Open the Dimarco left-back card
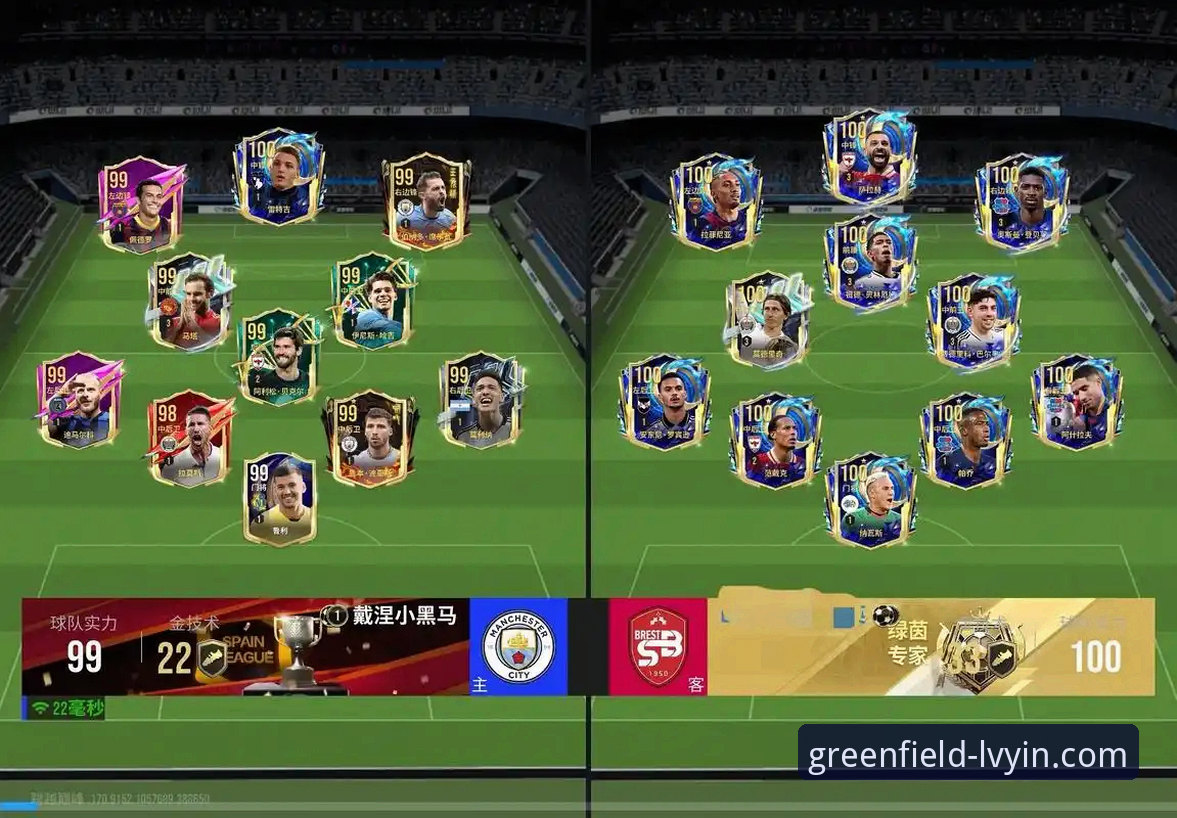Screen dimensions: 1177x818 pyautogui.click(x=79, y=400)
